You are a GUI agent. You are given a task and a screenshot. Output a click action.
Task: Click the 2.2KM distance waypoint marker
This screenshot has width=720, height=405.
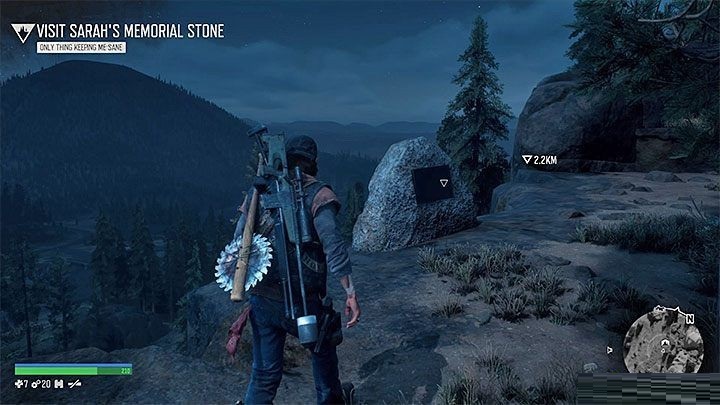527,159
